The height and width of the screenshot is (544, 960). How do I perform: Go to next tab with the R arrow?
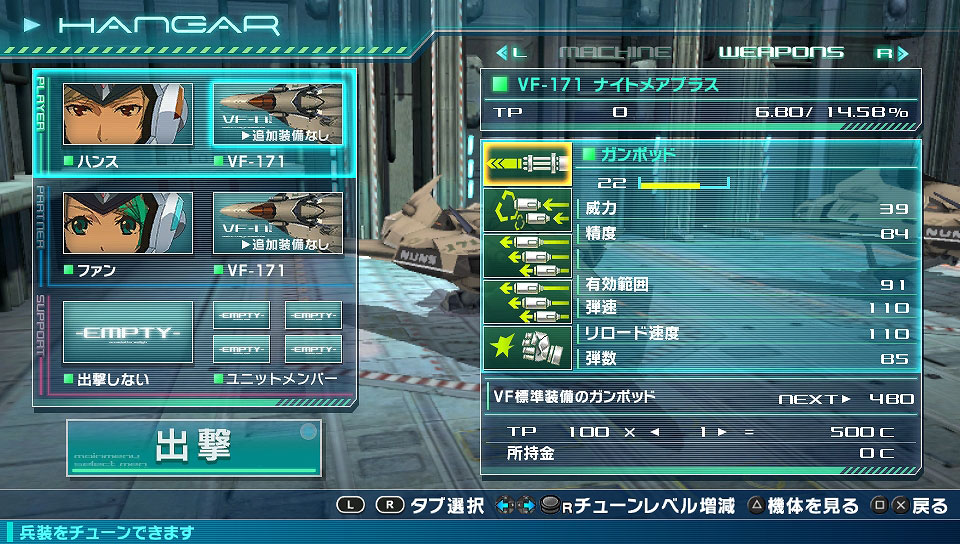(894, 52)
